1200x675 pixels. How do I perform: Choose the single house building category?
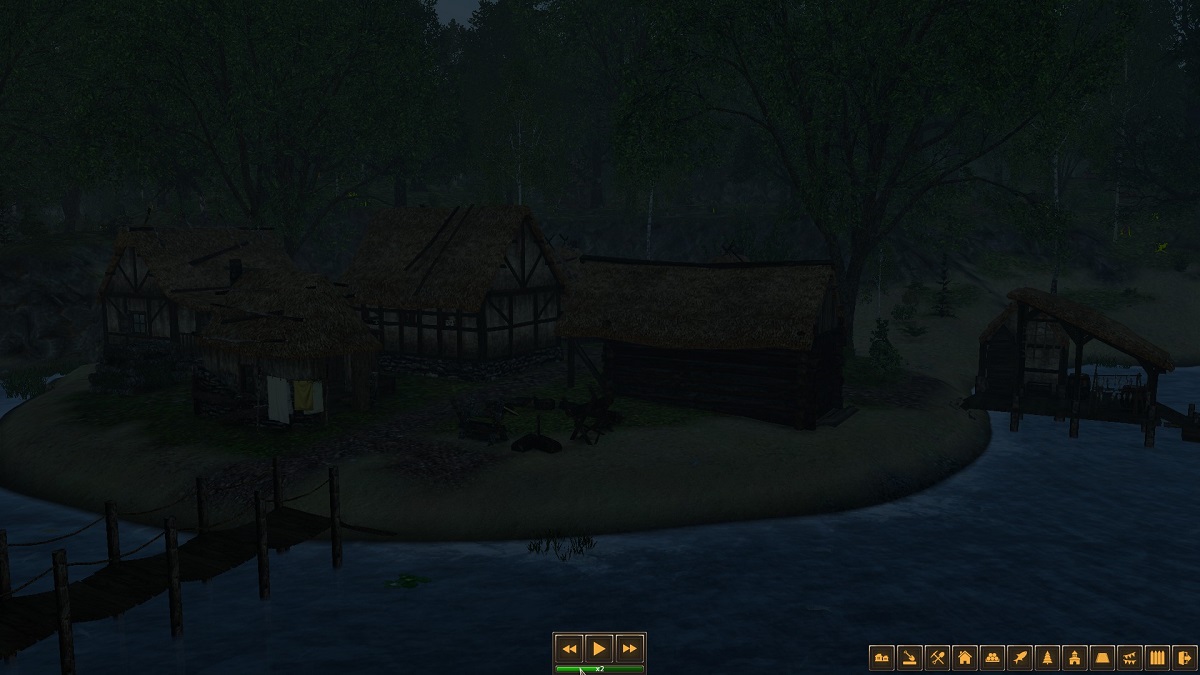pos(965,657)
